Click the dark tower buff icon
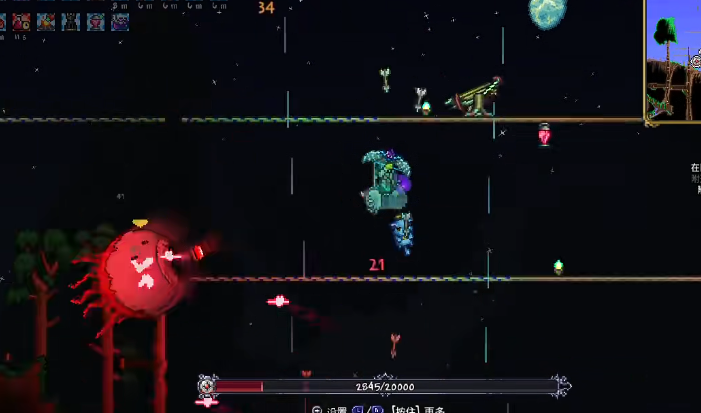 pyautogui.click(x=71, y=21)
